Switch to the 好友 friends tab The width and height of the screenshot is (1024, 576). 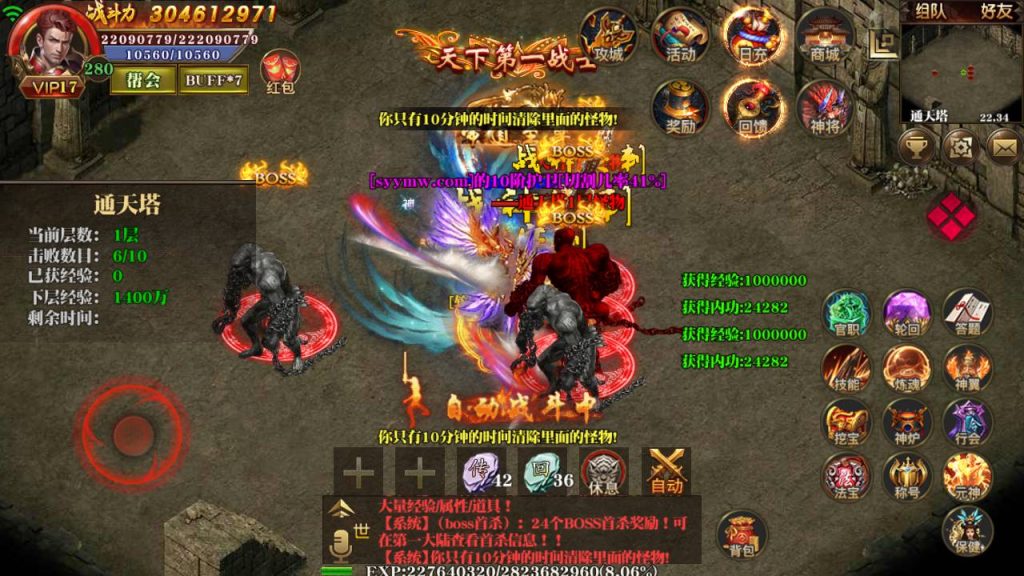pyautogui.click(x=994, y=12)
